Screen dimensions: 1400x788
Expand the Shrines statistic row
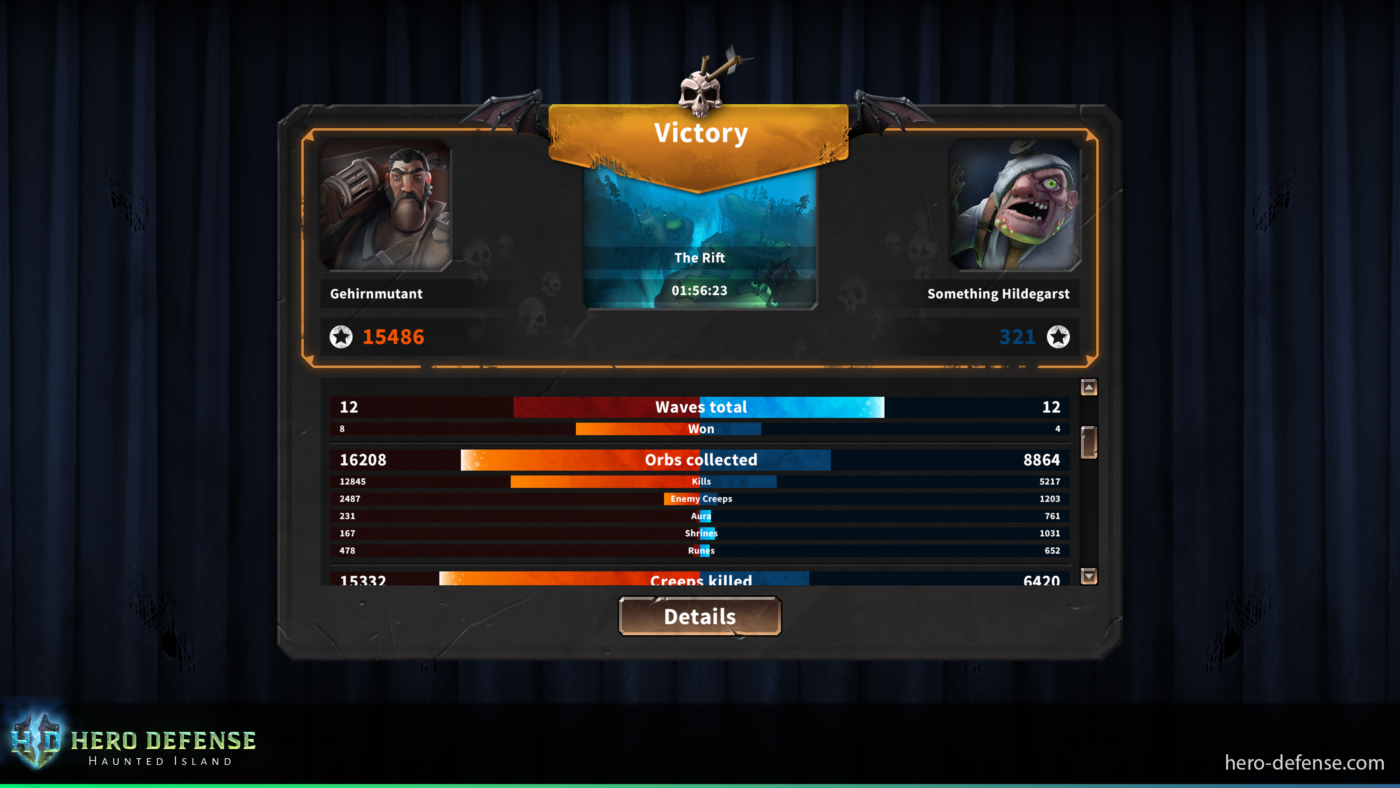click(700, 533)
